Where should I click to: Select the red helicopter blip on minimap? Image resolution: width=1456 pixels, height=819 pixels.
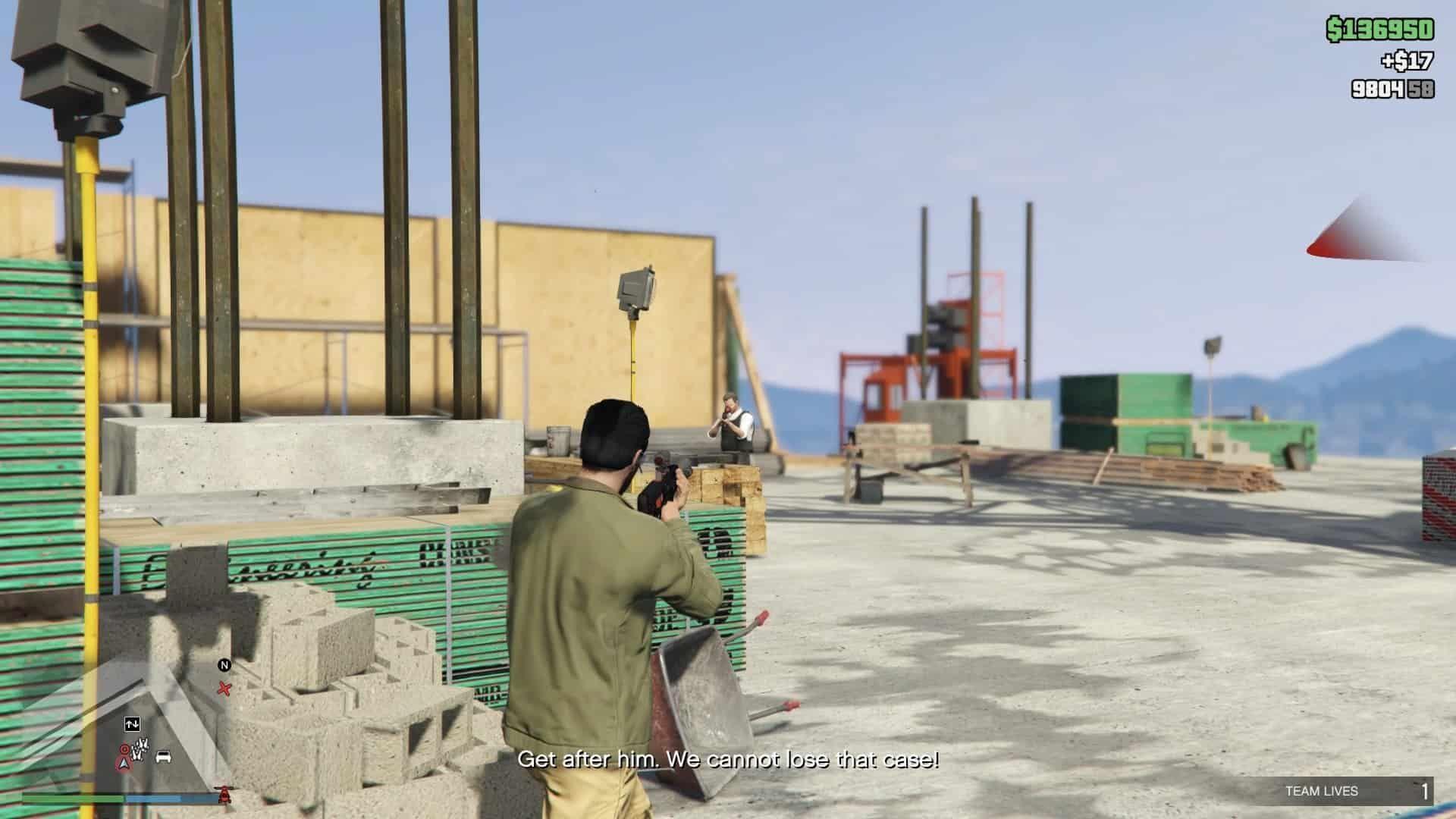click(x=224, y=795)
